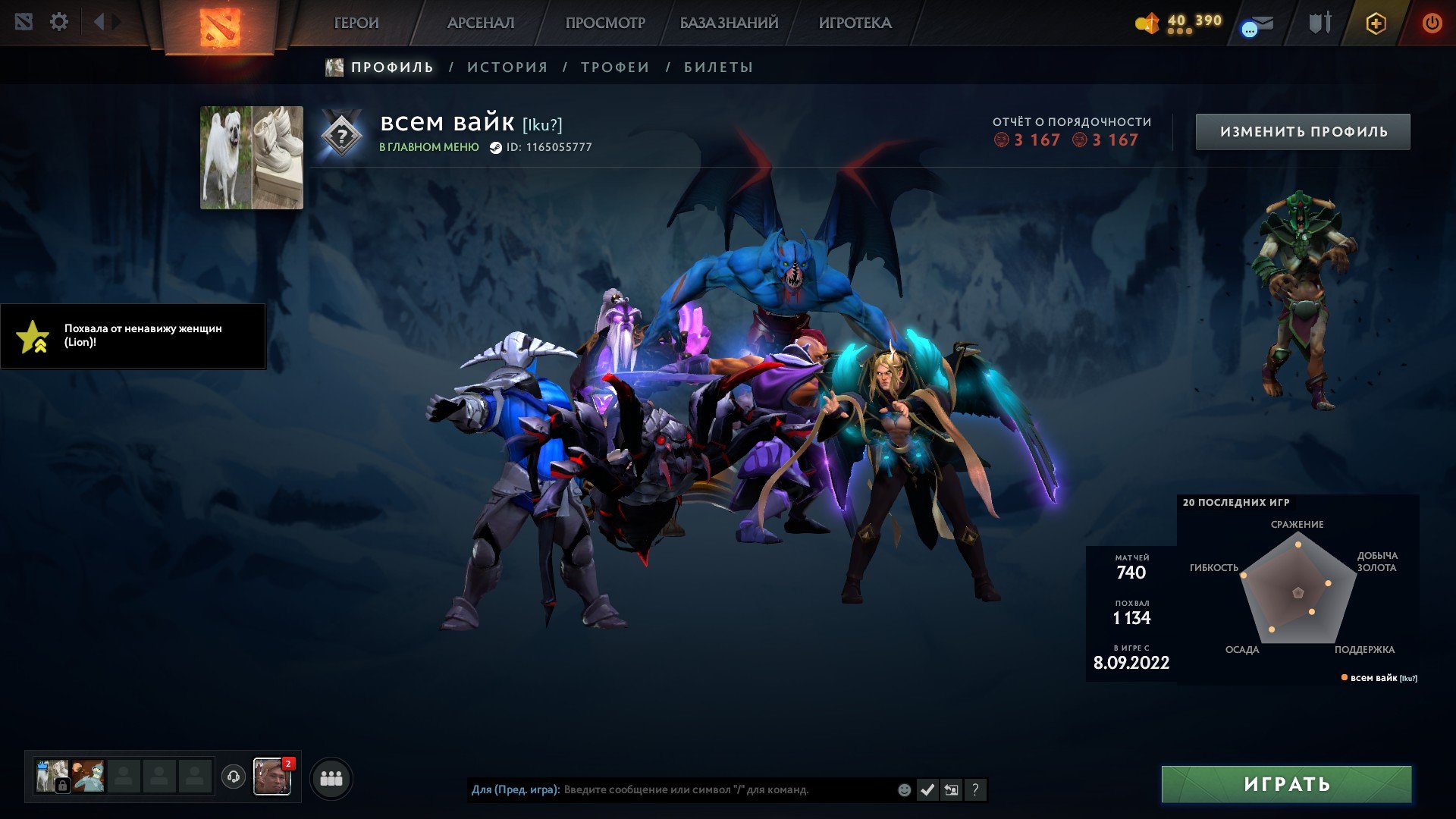Open settings with the gear icon

coord(59,22)
